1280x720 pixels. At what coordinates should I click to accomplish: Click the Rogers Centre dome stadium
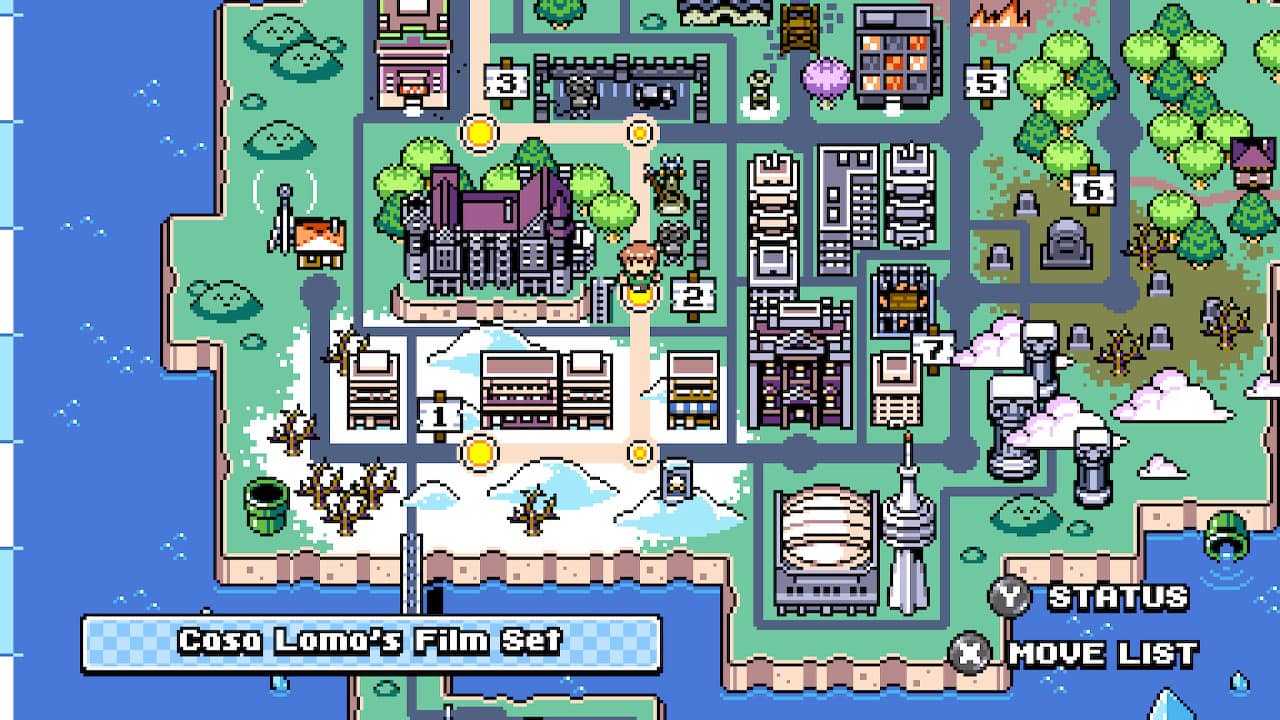pos(825,530)
